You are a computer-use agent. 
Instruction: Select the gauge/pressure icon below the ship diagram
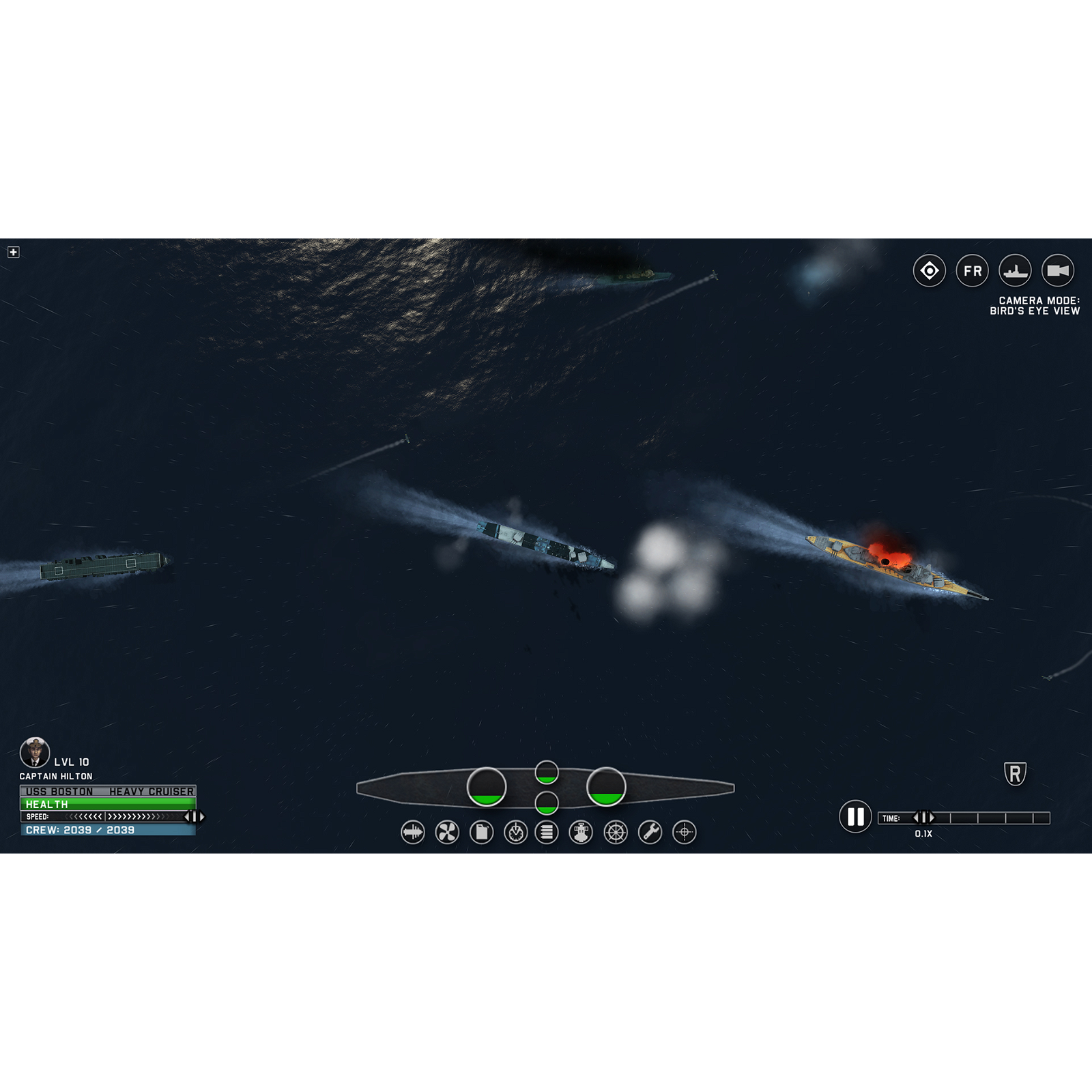click(515, 832)
